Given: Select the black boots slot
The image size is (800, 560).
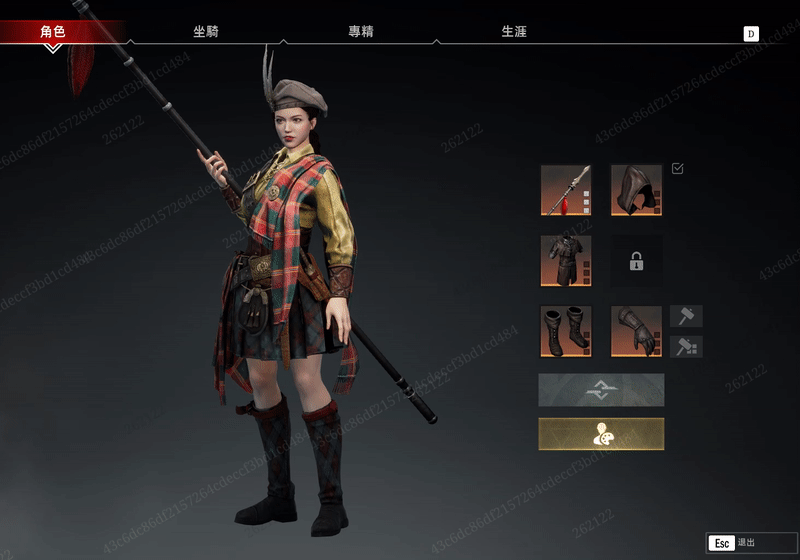Looking at the screenshot, I should 566,331.
